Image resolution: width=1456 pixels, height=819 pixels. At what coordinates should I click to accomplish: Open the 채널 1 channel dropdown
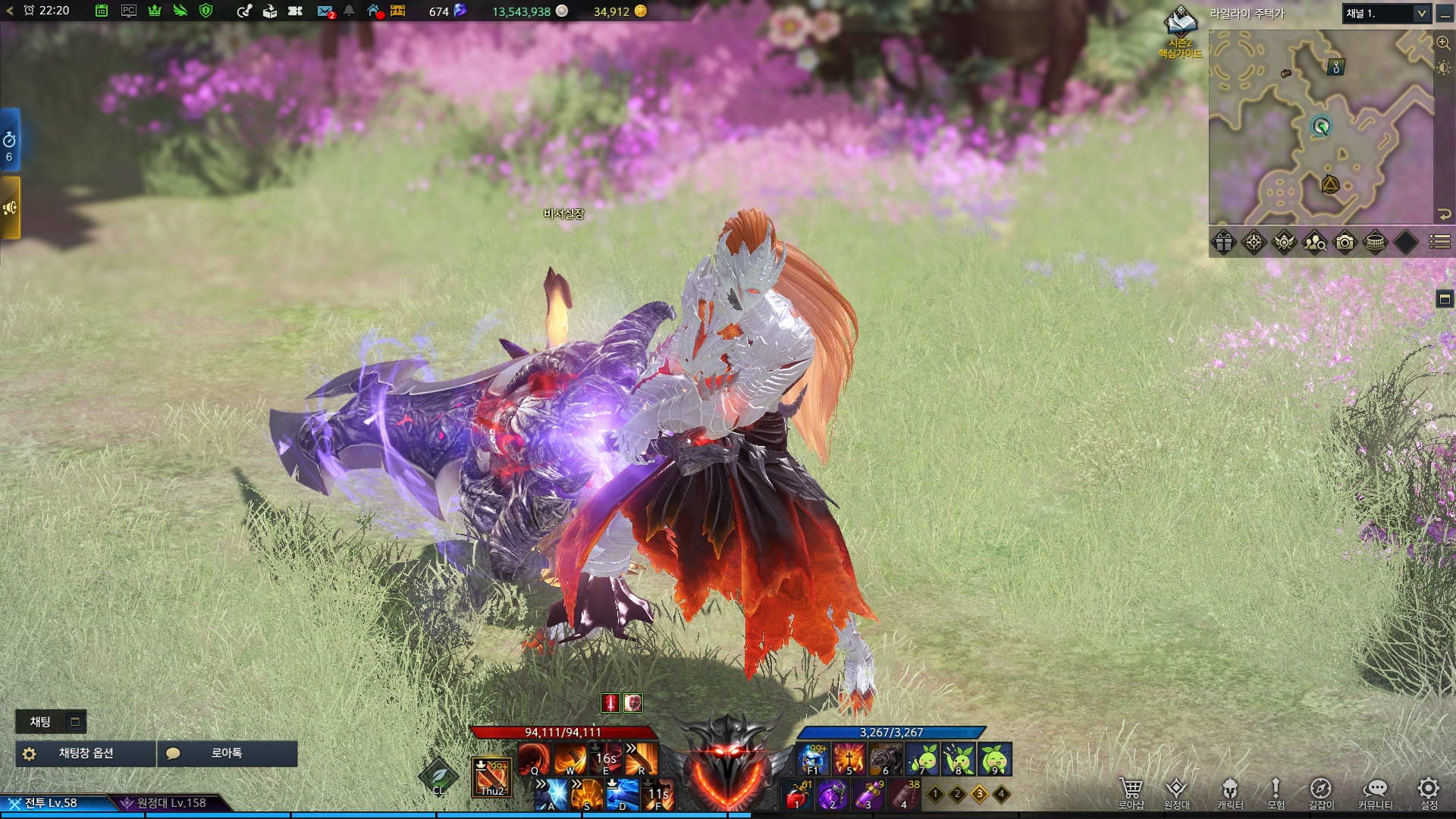(1386, 14)
